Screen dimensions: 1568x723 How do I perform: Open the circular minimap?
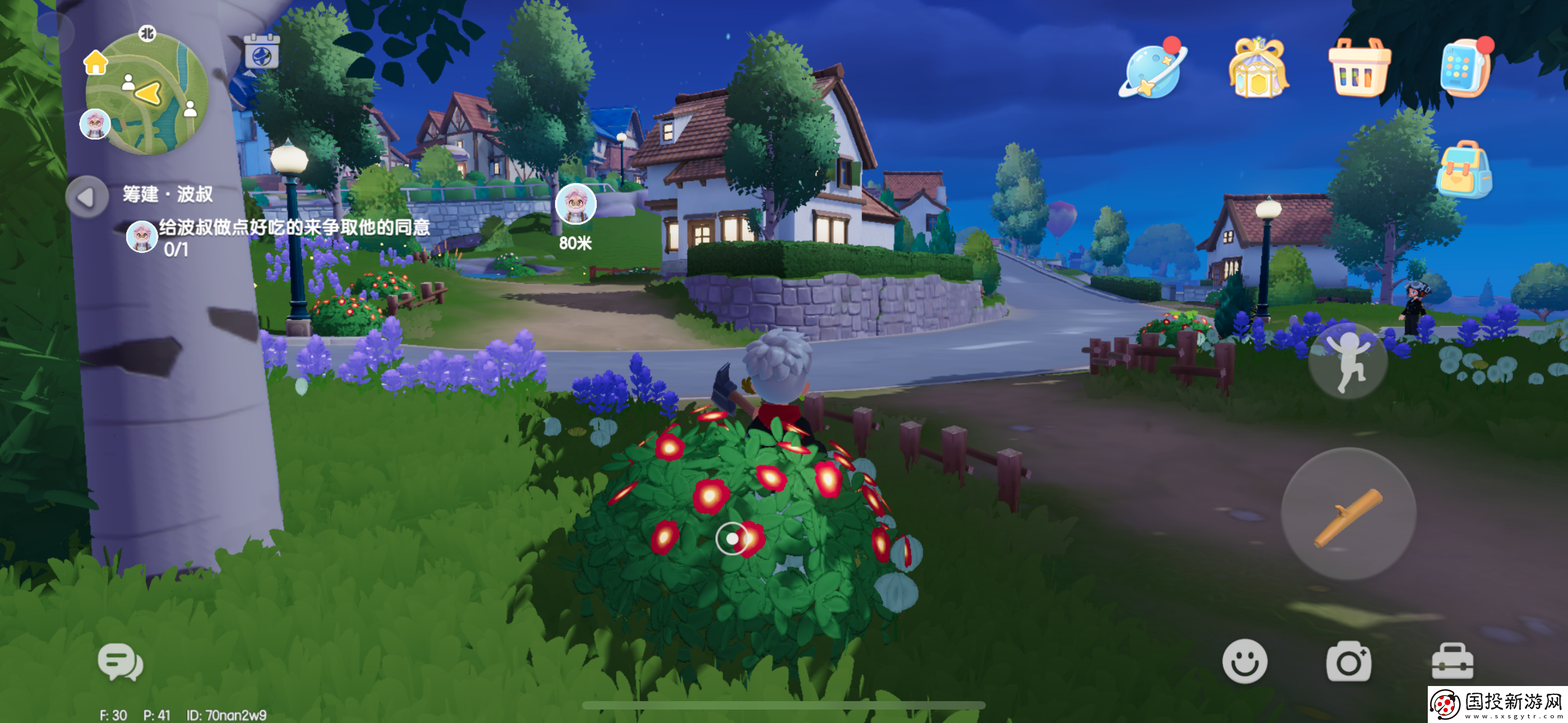click(148, 94)
